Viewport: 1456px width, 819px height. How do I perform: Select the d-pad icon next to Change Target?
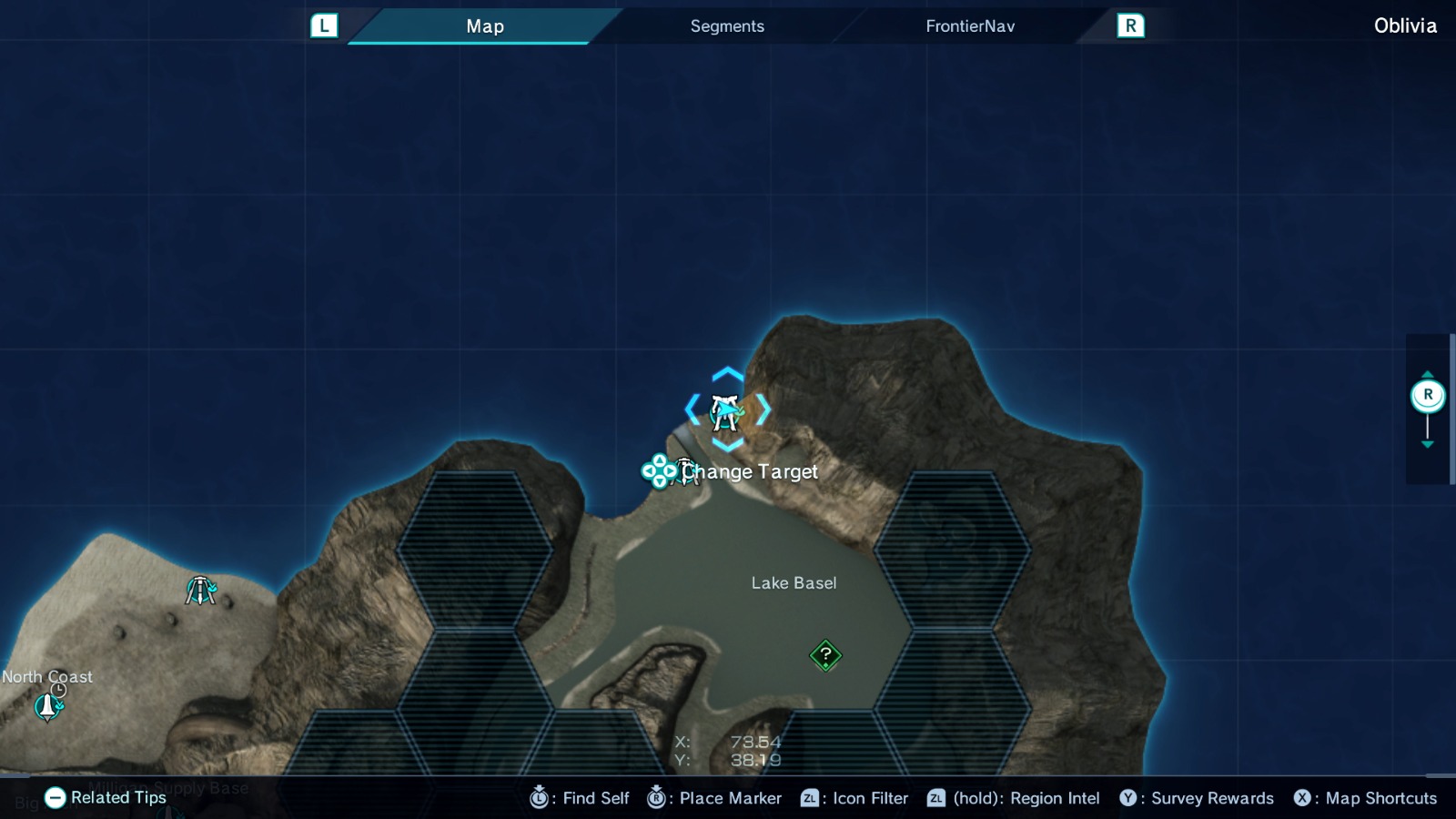[x=657, y=471]
